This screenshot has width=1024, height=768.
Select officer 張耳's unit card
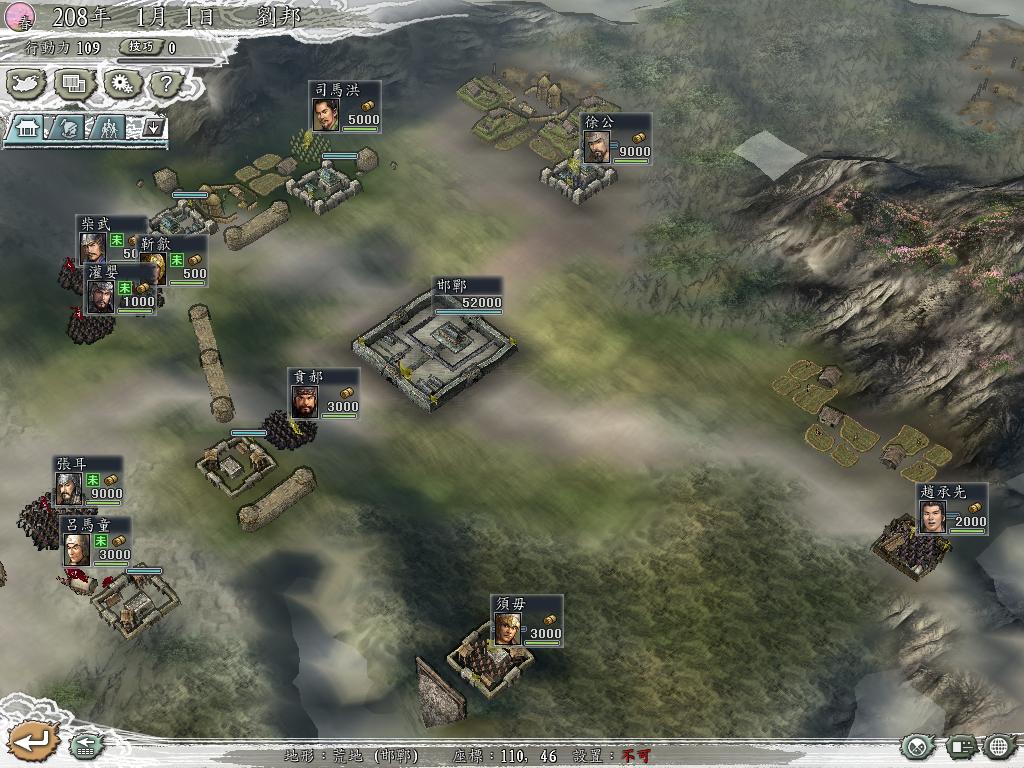(x=88, y=481)
